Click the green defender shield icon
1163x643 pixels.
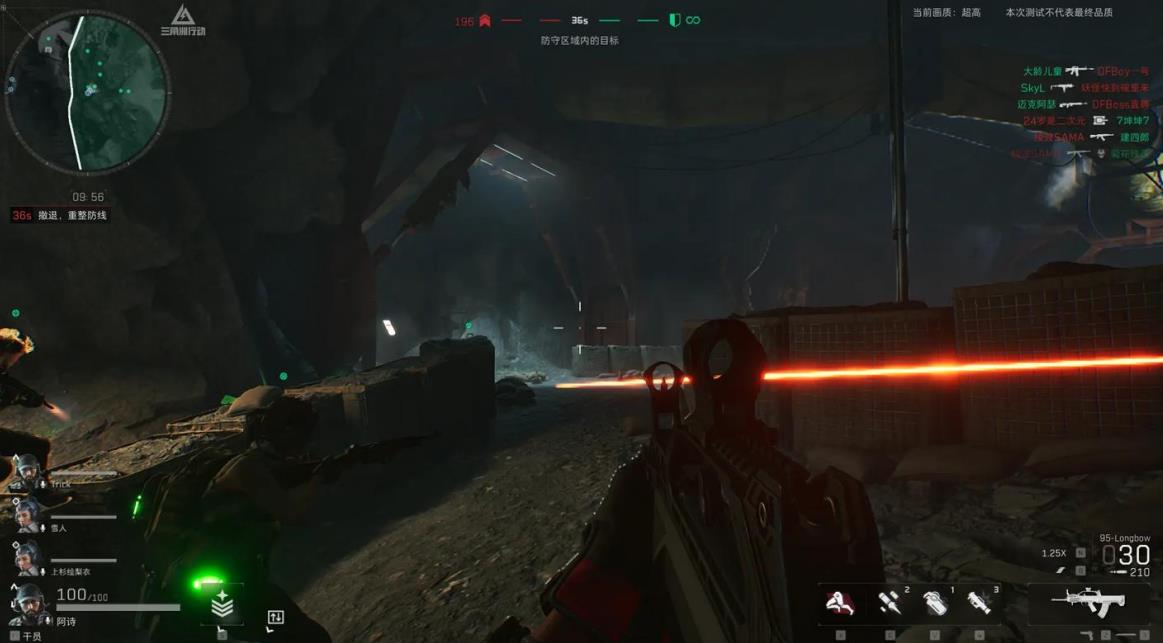coord(674,20)
